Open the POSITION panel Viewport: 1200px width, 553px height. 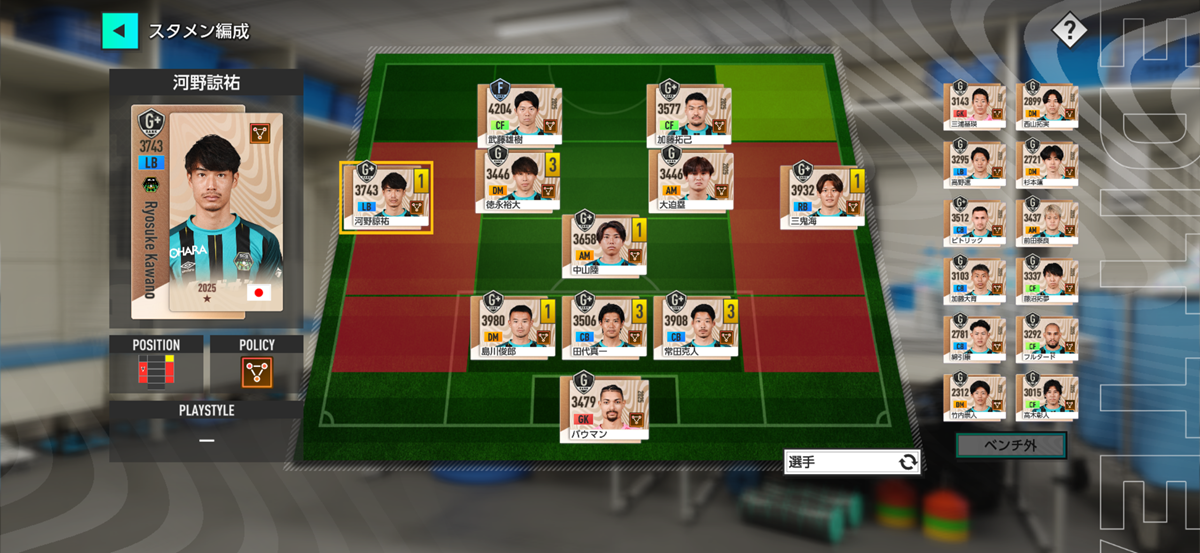tap(155, 364)
